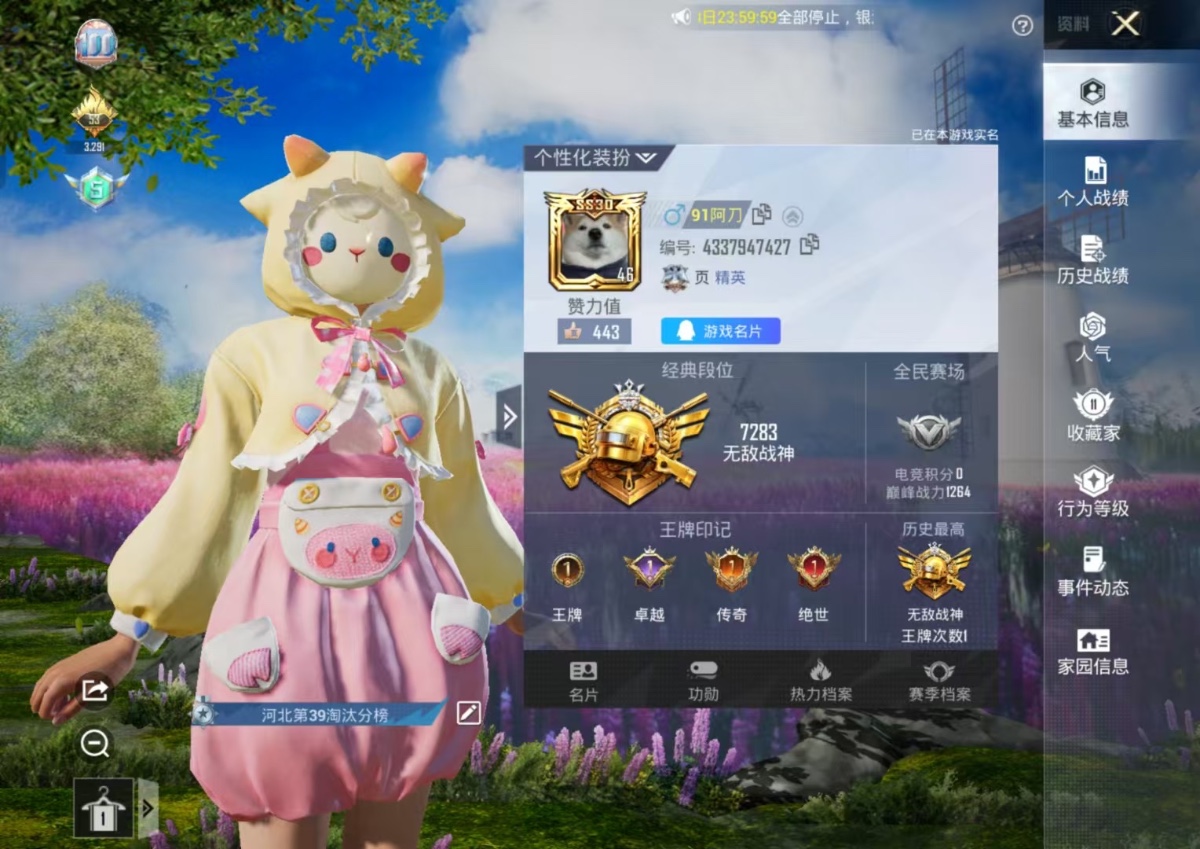Select the 人气 tab
The image size is (1200, 849).
coord(1093,337)
